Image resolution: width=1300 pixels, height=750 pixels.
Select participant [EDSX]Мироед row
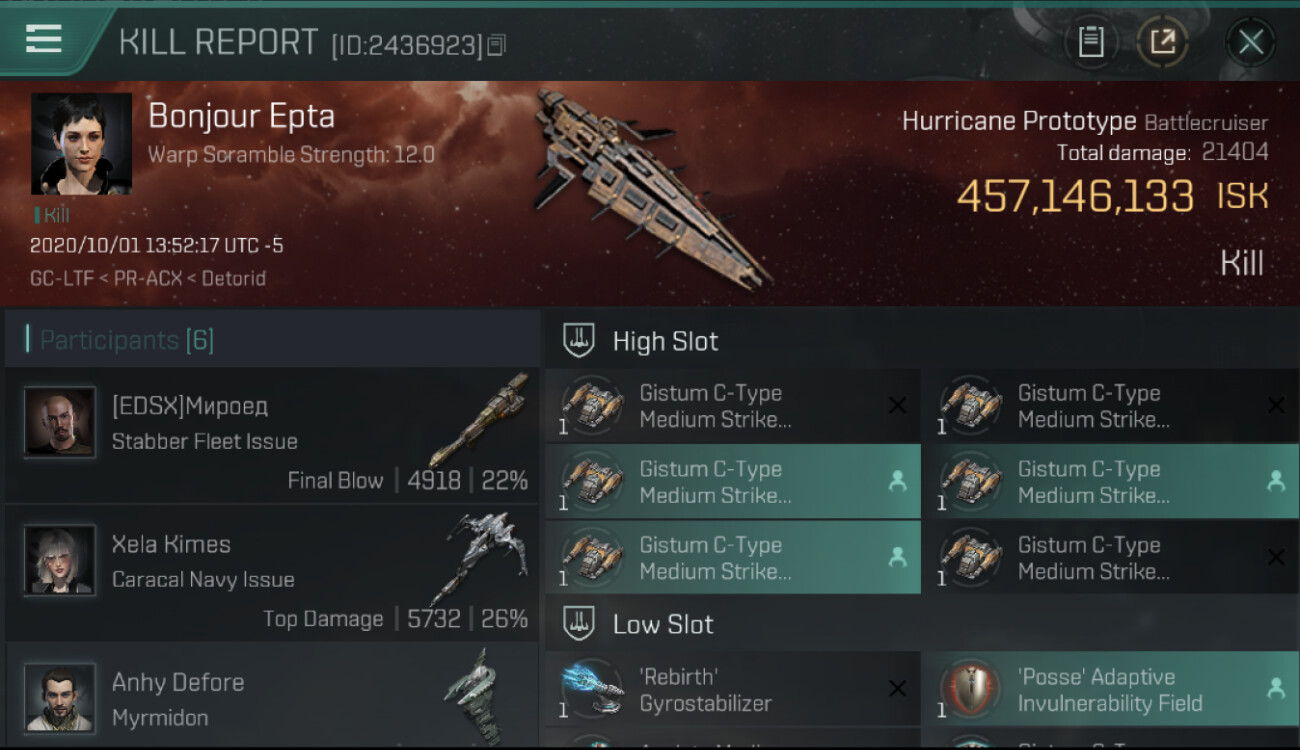(x=272, y=436)
